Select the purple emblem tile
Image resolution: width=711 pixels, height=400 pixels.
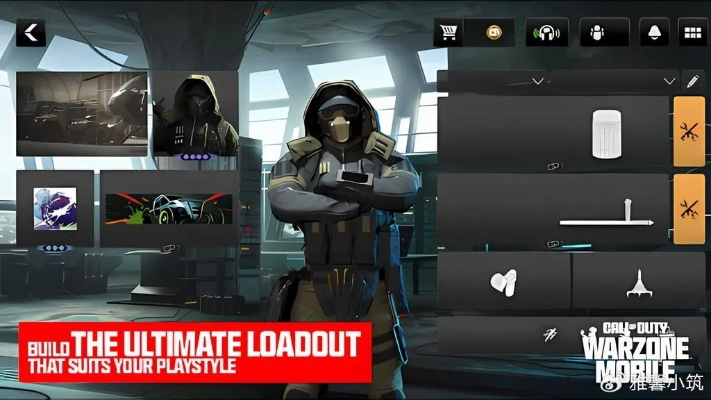coord(55,208)
